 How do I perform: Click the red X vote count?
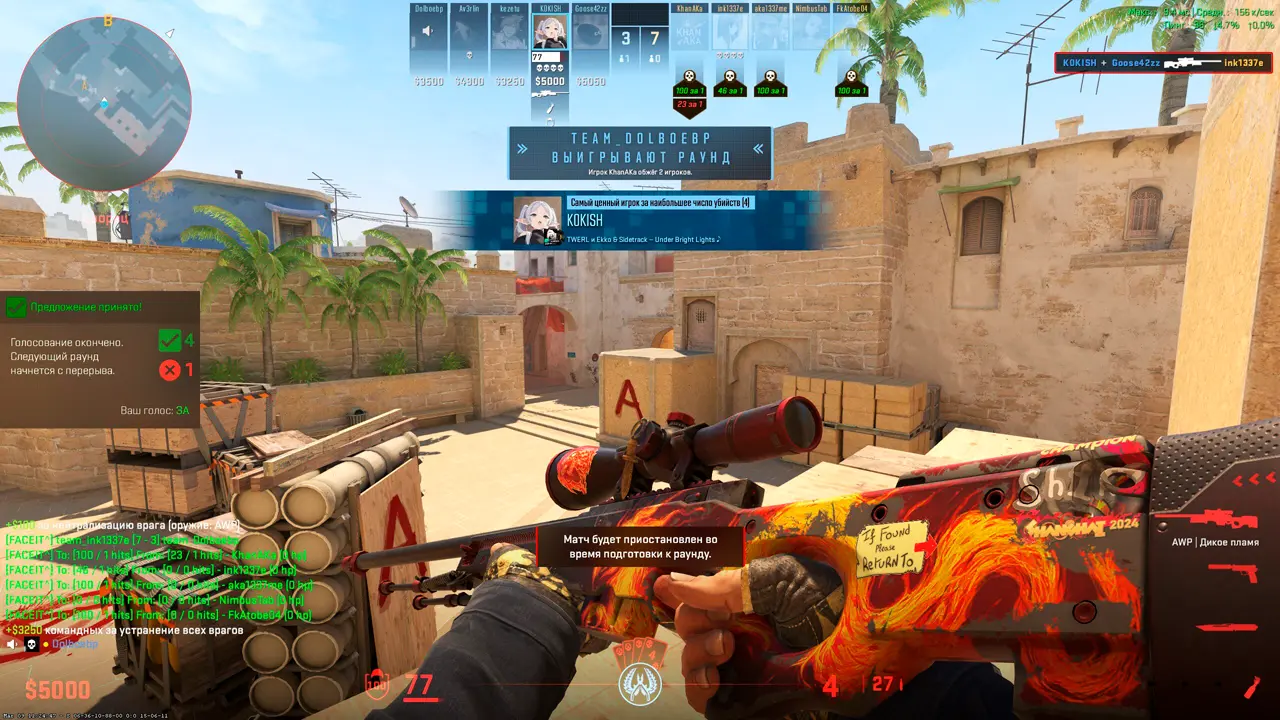tap(170, 370)
